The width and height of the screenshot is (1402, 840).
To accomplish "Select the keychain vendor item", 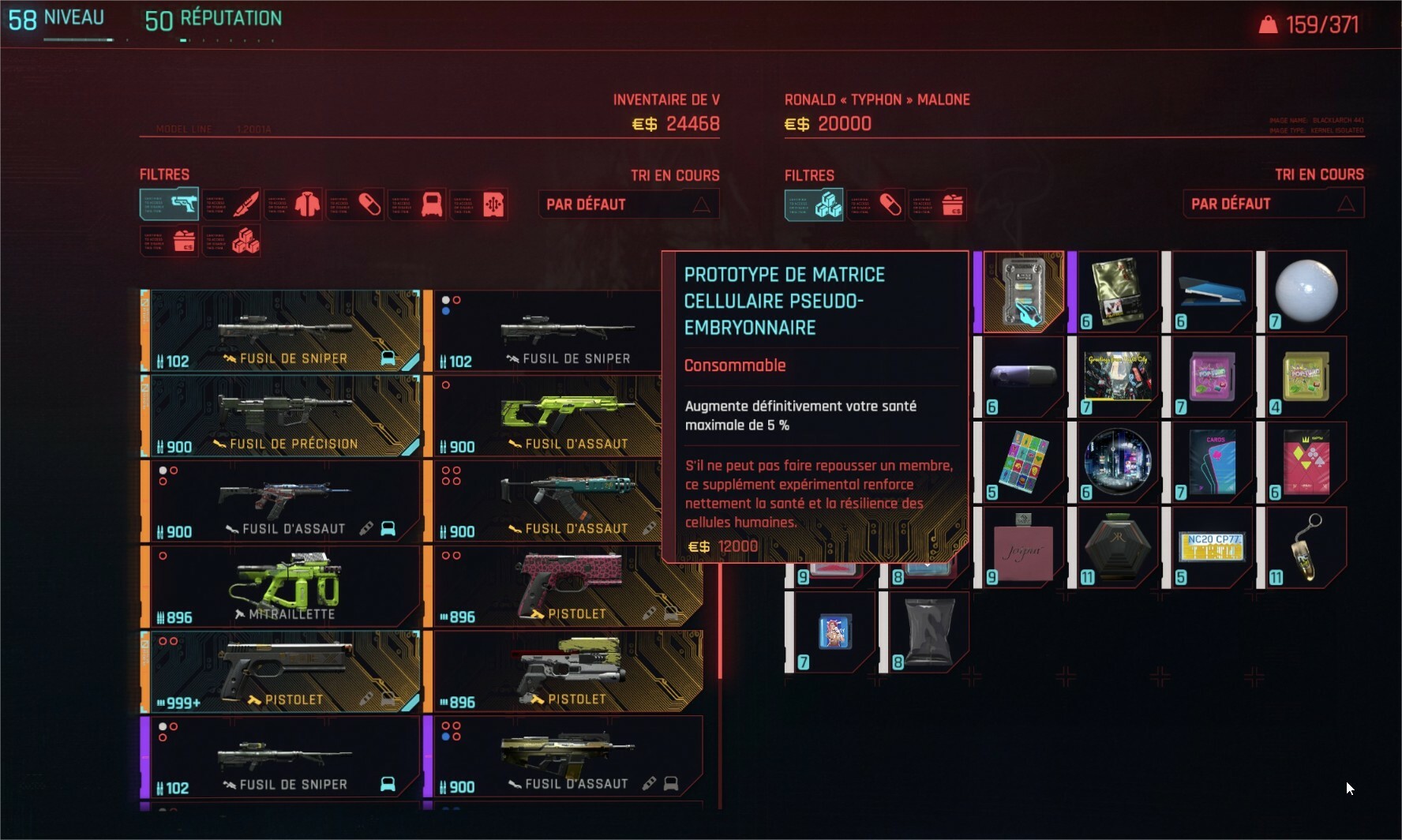I will (1305, 547).
